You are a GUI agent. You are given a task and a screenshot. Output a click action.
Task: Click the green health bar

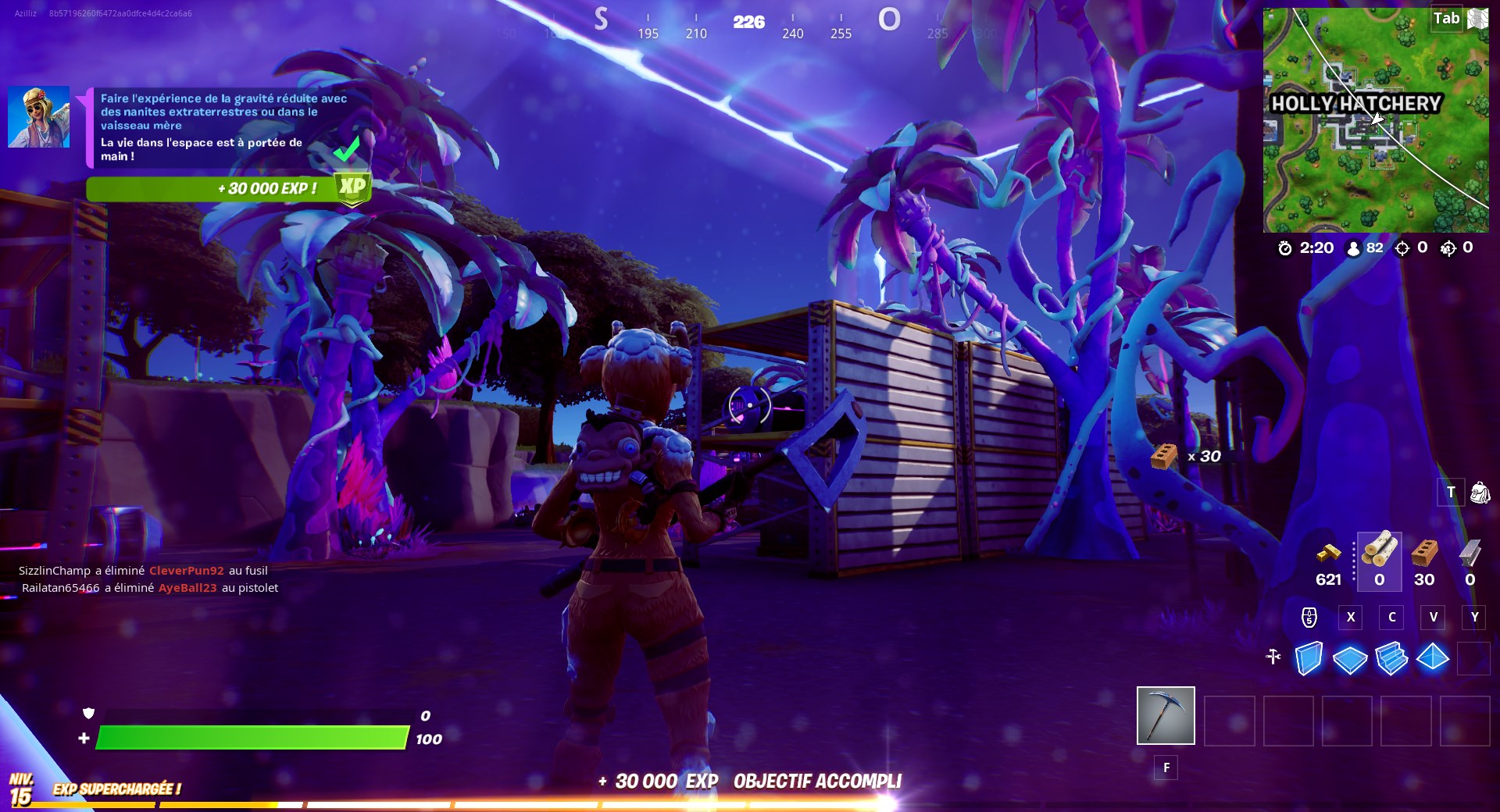coord(250,737)
